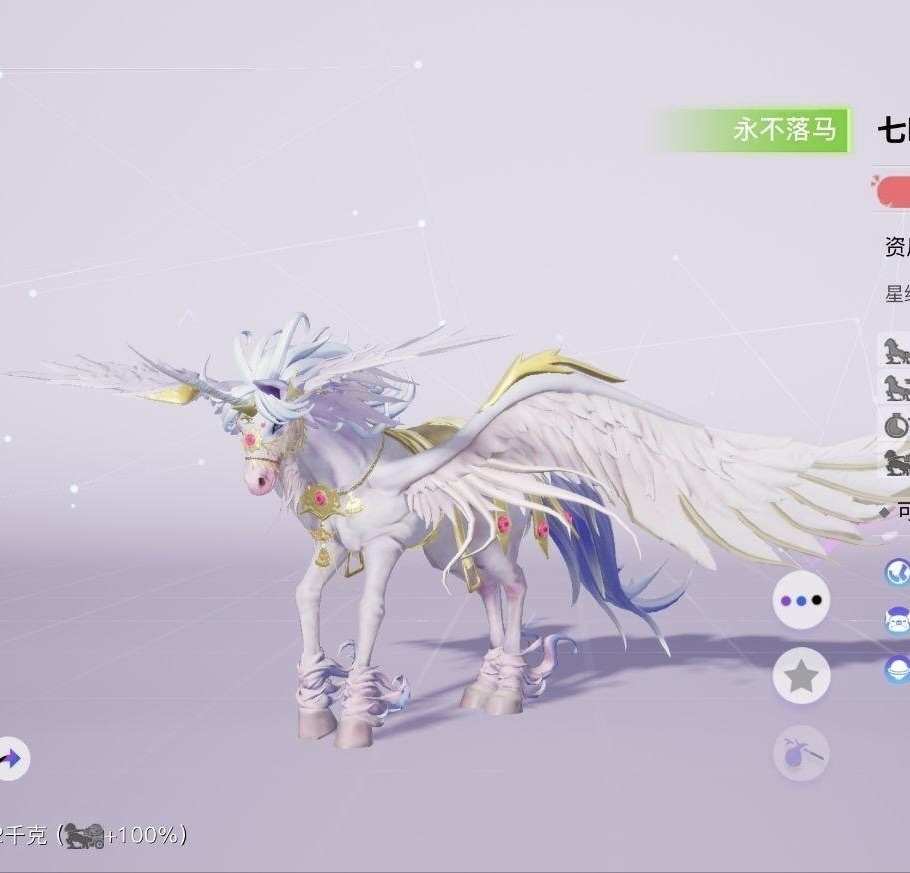Viewport: 910px width, 873px height.
Task: Select the blue planet skill icon
Action: click(x=897, y=669)
